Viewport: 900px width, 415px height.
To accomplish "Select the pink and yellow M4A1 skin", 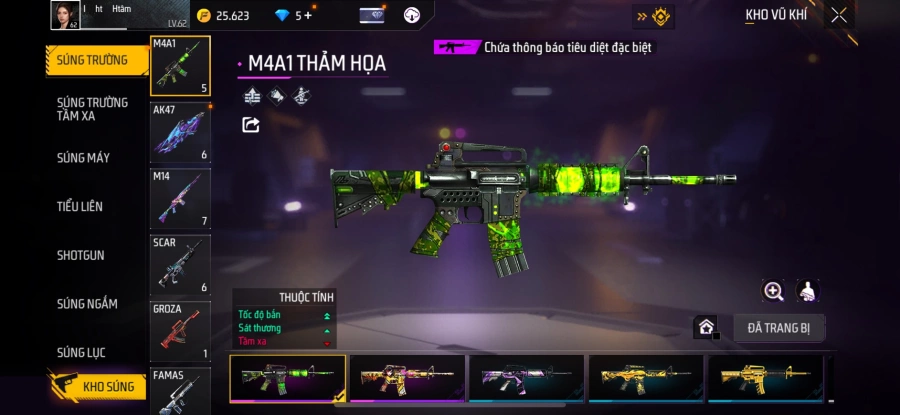I will (407, 378).
